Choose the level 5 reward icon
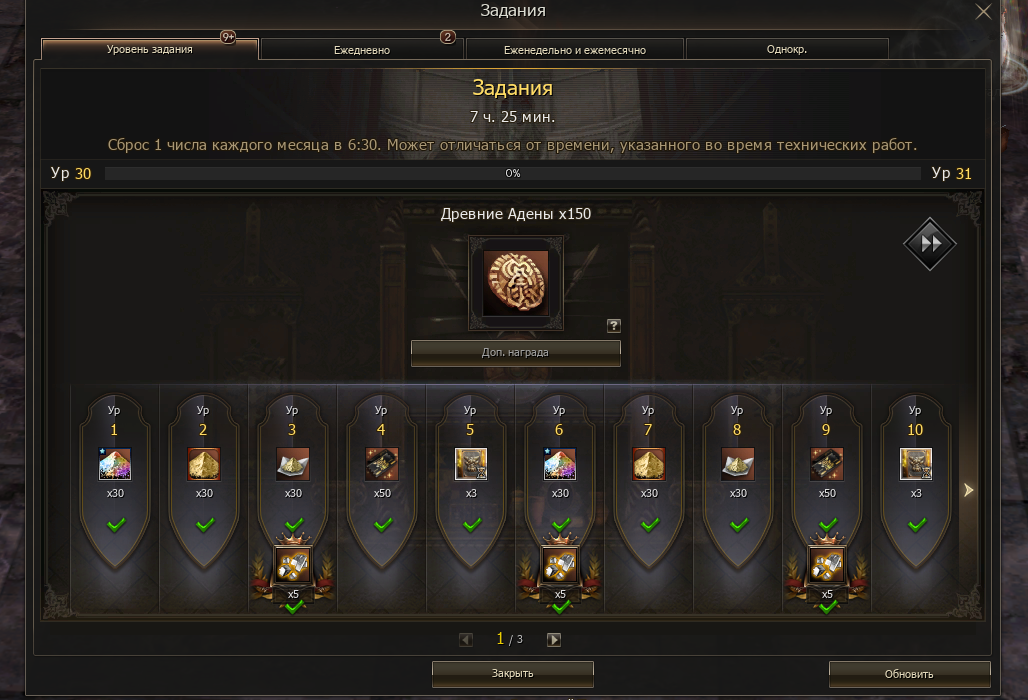This screenshot has width=1028, height=700. [470, 464]
